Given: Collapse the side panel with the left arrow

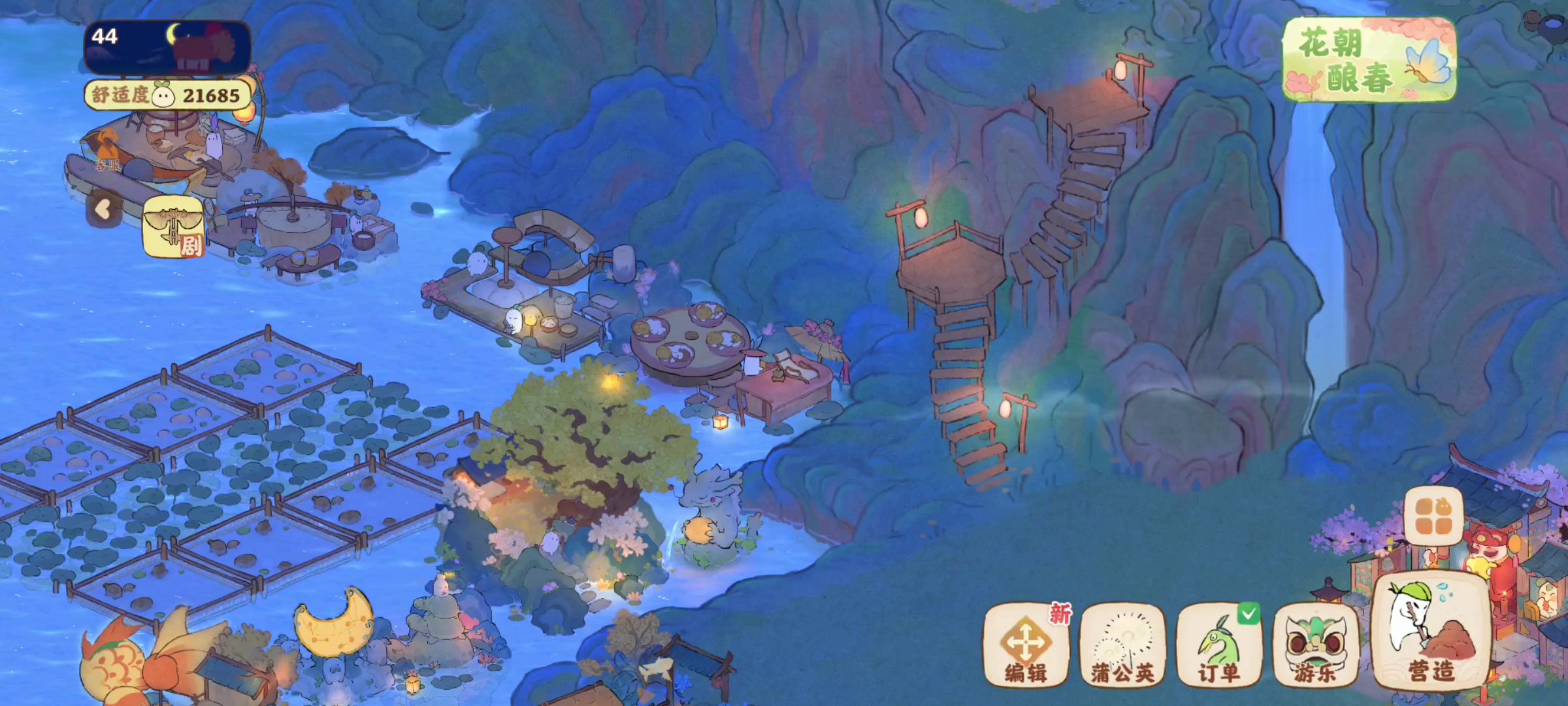Looking at the screenshot, I should point(103,209).
